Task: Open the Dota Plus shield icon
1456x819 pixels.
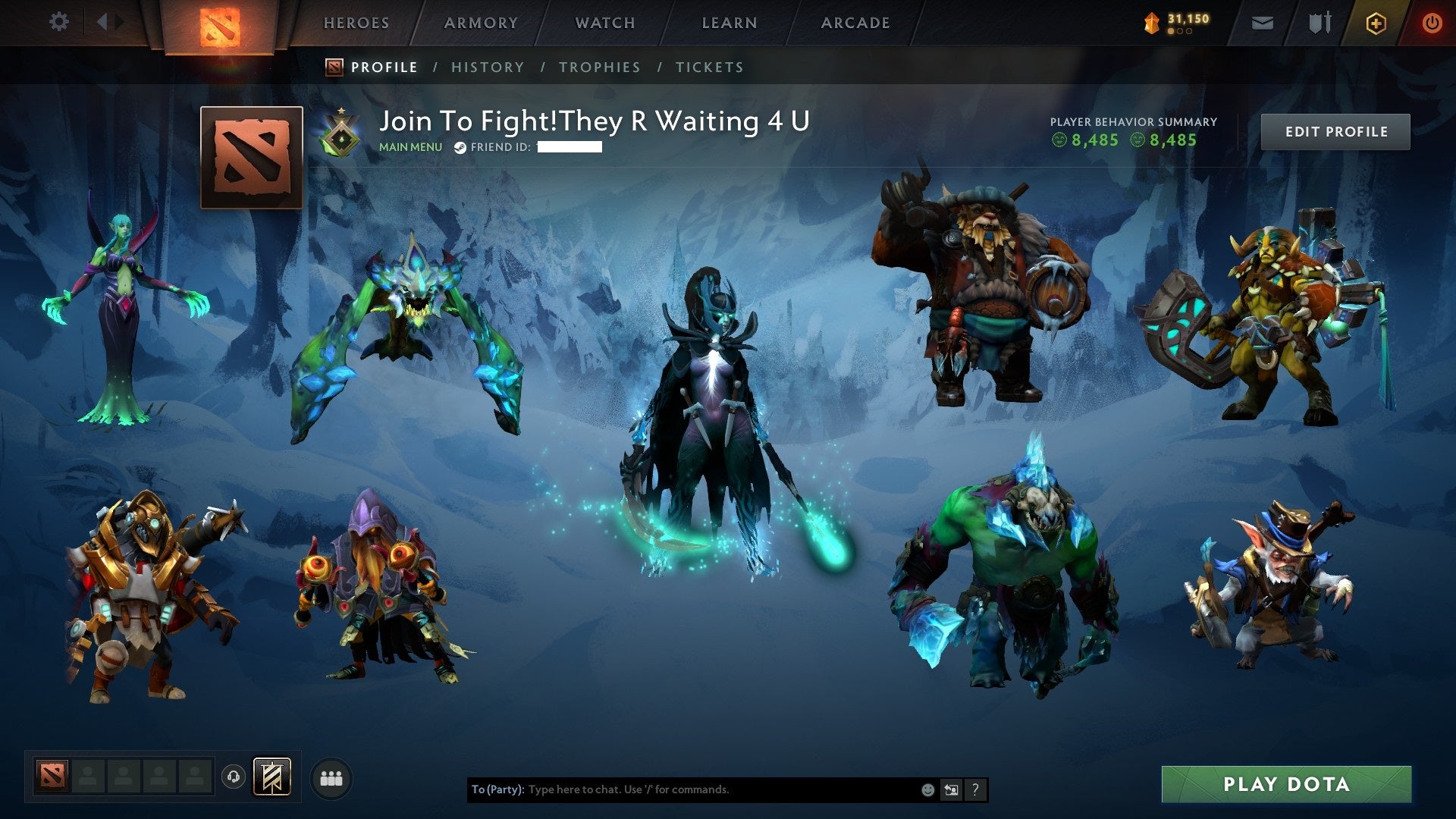Action: point(1376,24)
